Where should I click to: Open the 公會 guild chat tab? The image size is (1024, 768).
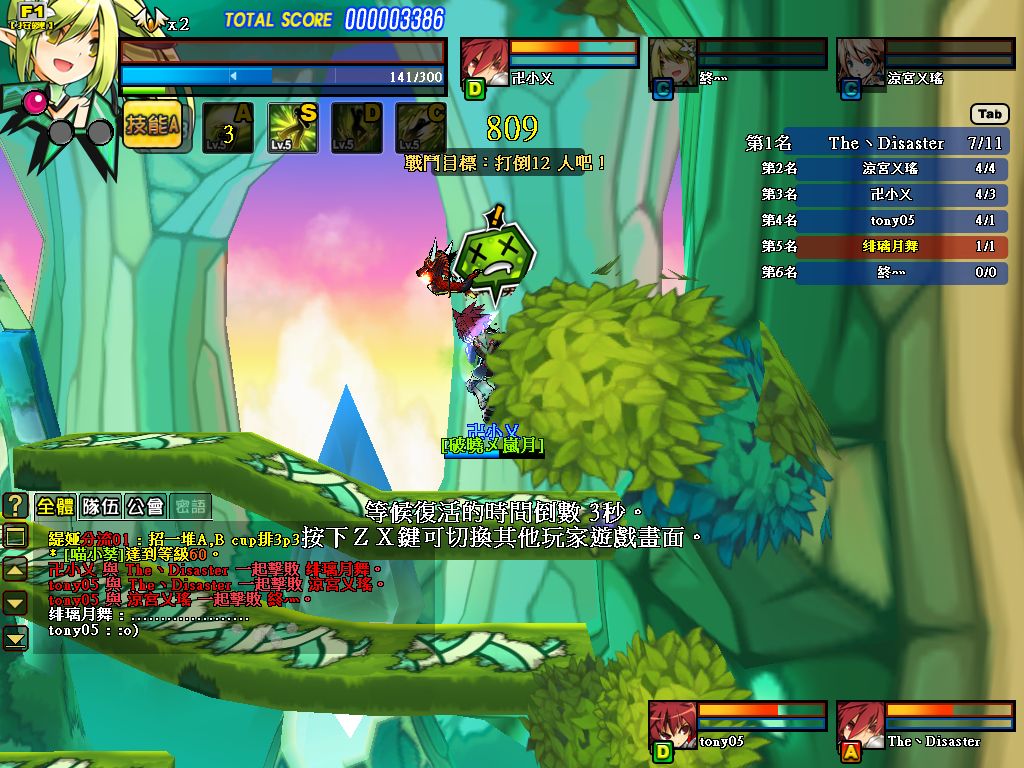145,506
